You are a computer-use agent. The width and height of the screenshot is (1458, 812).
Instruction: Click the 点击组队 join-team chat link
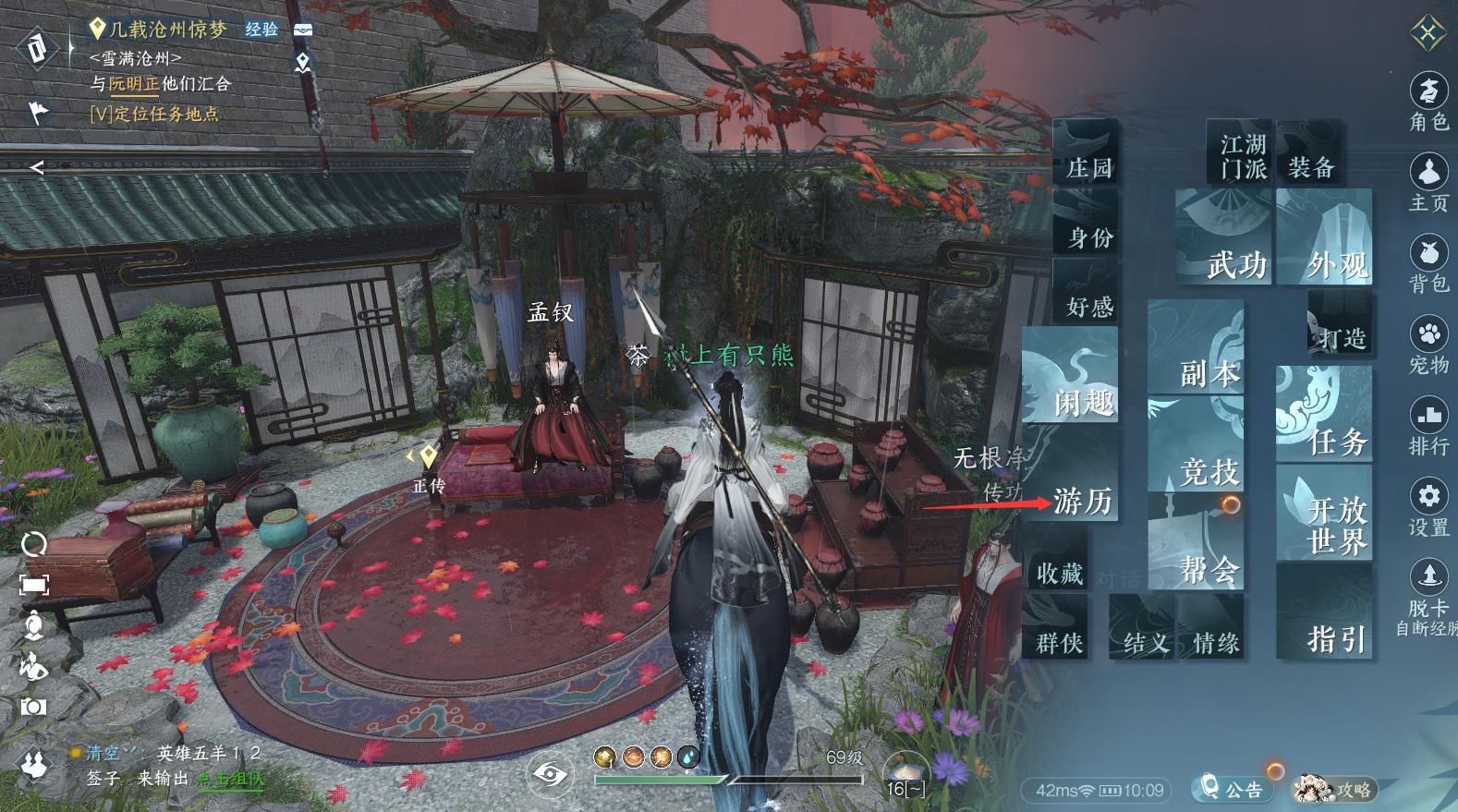[x=229, y=779]
